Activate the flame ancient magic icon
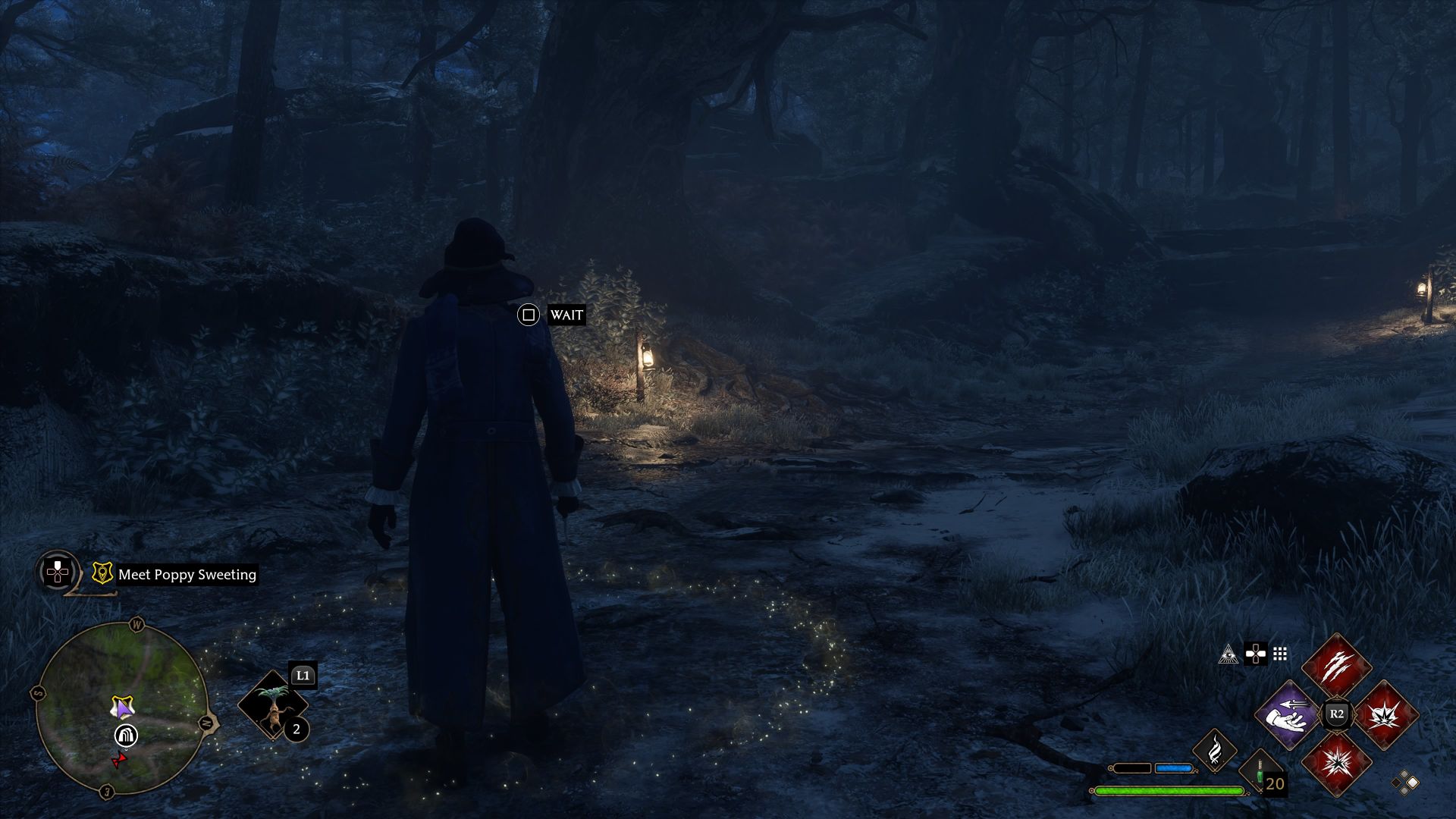1456x819 pixels. [1215, 749]
